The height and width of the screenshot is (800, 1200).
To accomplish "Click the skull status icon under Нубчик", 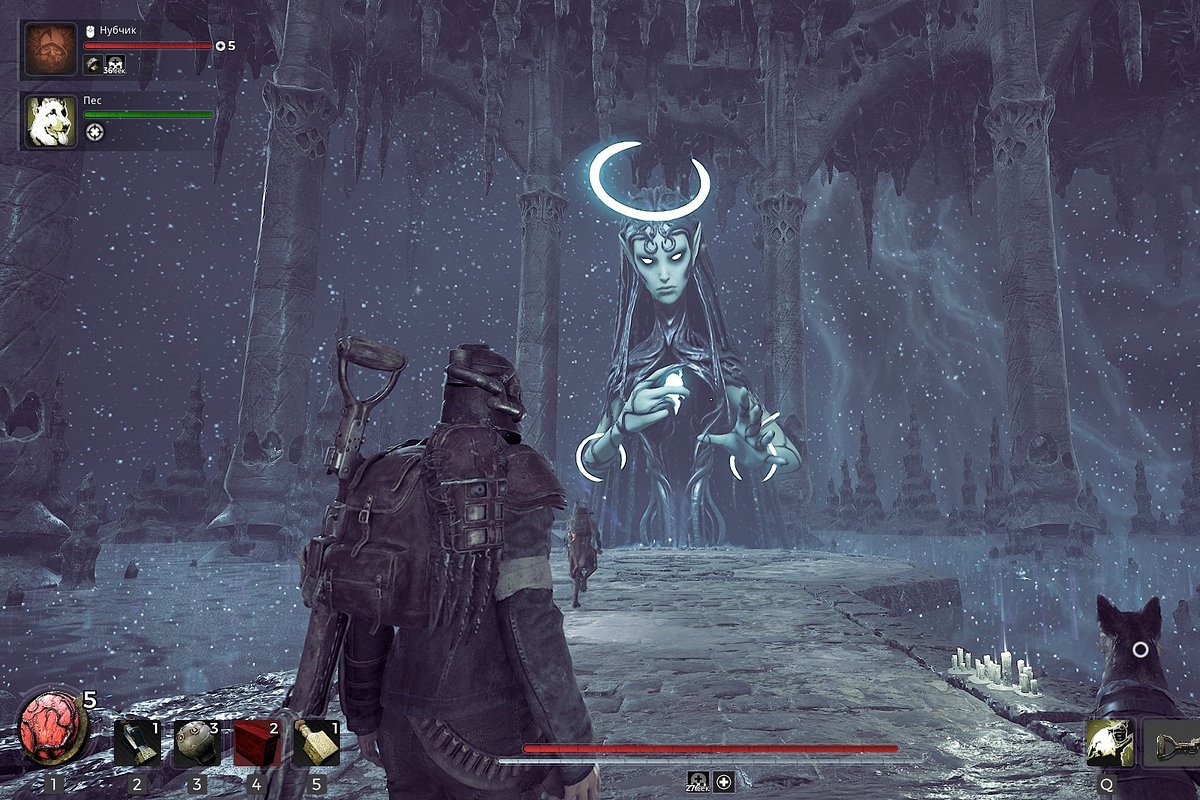I will coord(116,65).
